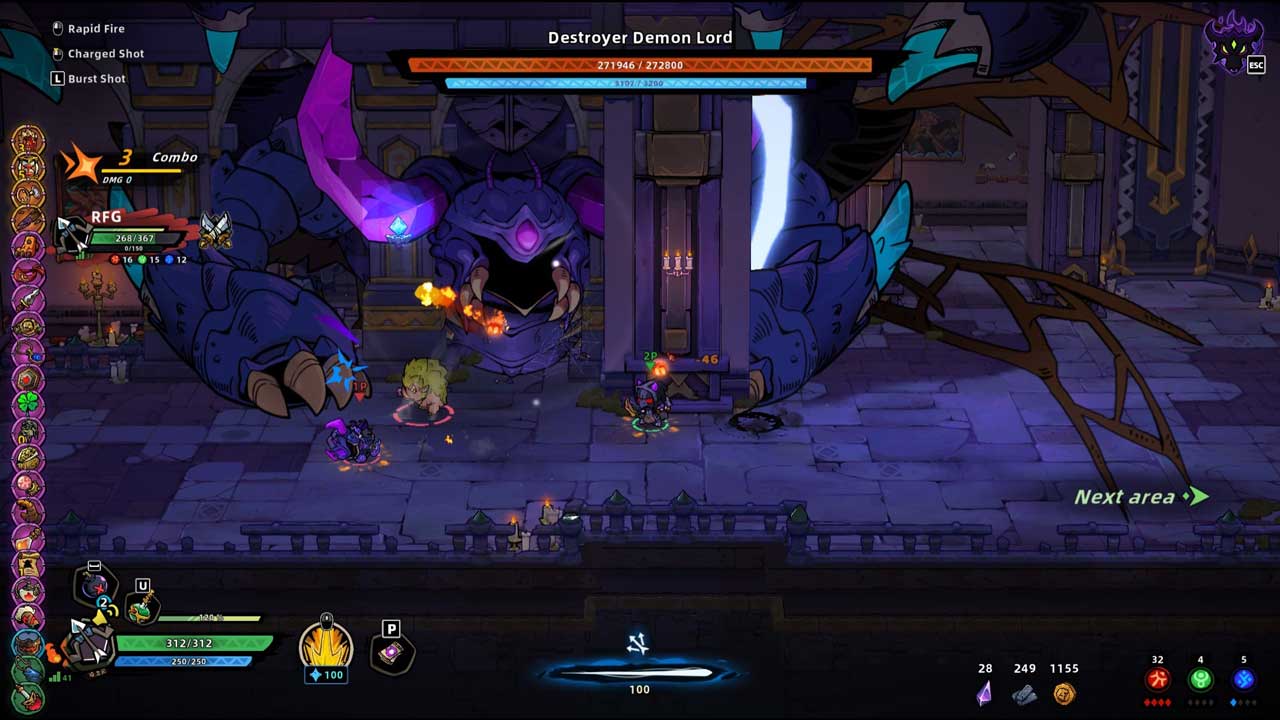
Task: Open the purple spell card slot
Action: (x=392, y=655)
